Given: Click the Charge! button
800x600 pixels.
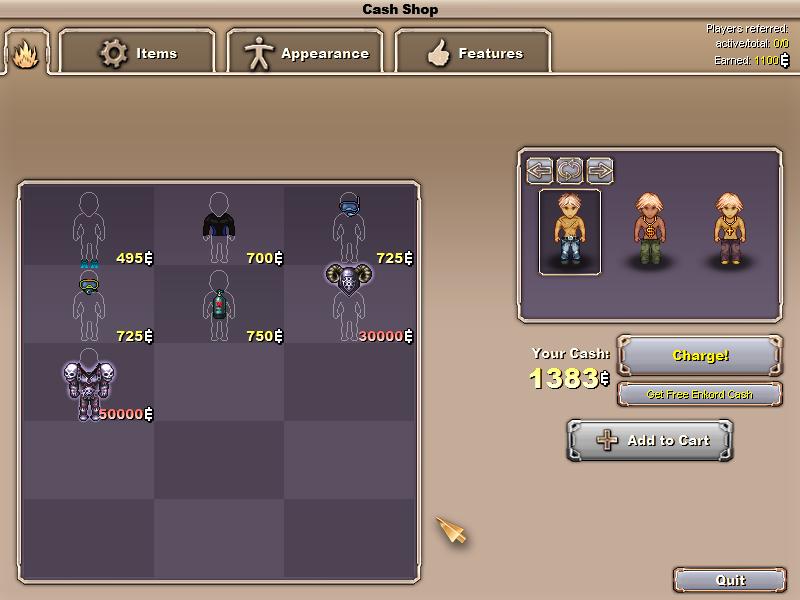Looking at the screenshot, I should point(700,355).
